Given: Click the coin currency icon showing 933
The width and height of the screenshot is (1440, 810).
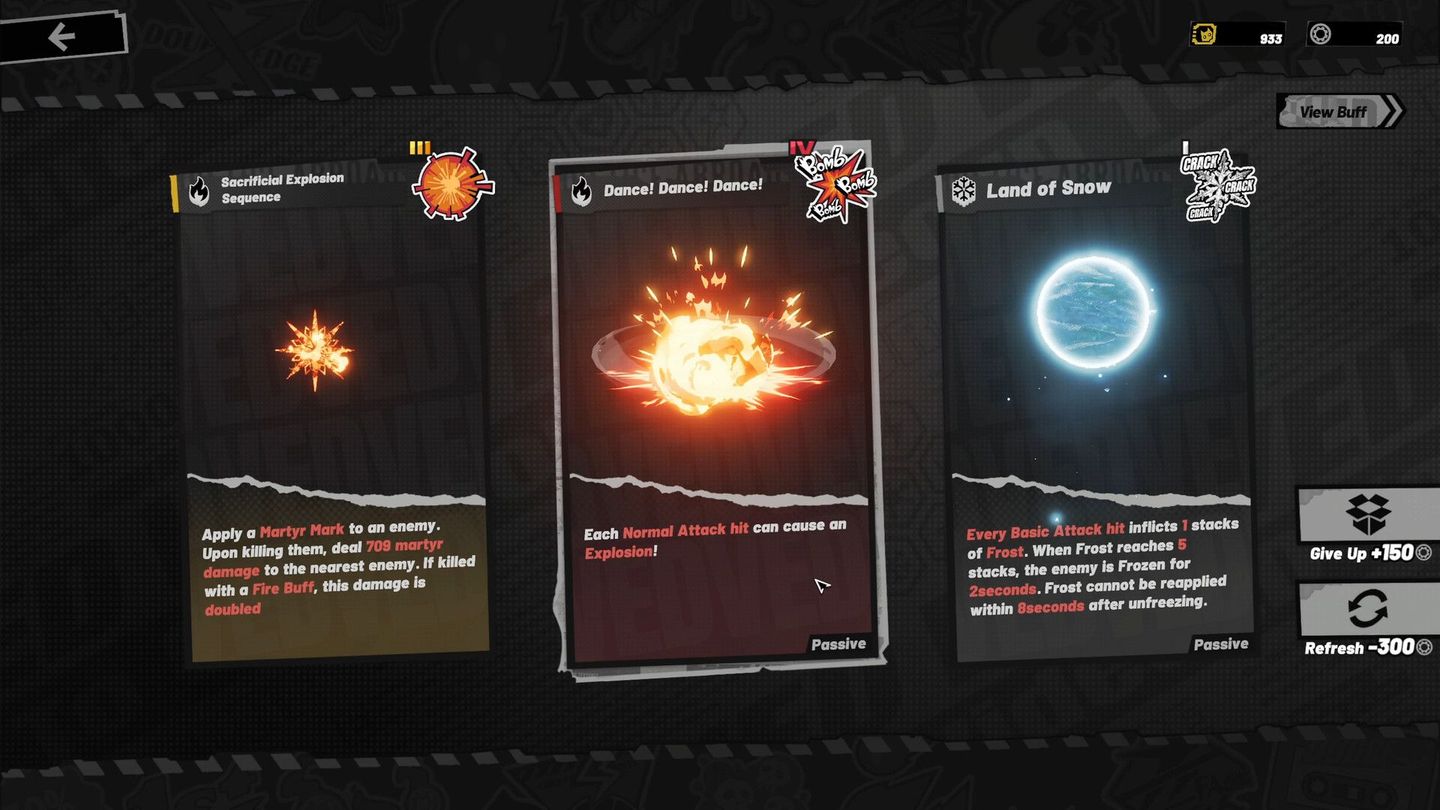Looking at the screenshot, I should click(1203, 33).
